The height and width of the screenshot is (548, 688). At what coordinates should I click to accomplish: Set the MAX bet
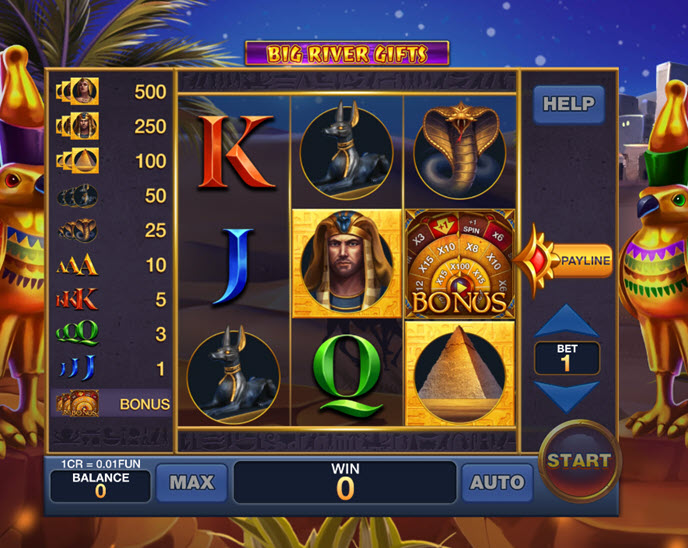(191, 482)
